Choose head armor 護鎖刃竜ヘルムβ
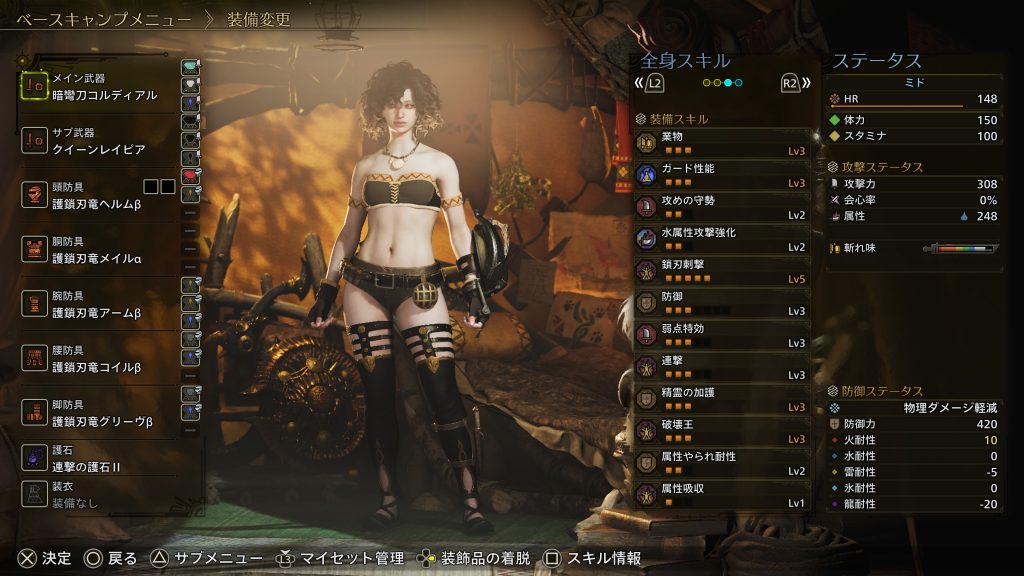The width and height of the screenshot is (1024, 576). [98, 194]
